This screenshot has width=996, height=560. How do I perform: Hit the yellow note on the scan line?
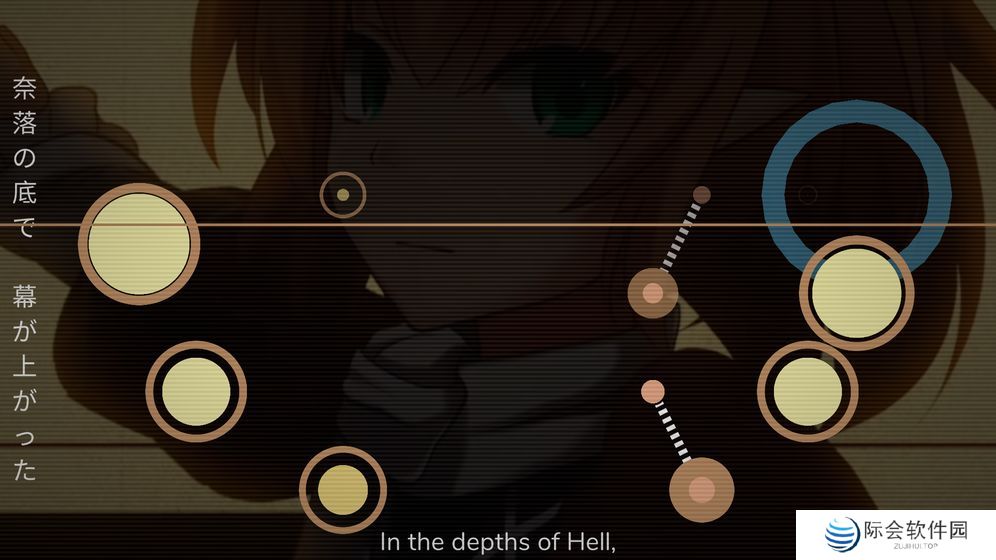click(x=139, y=244)
